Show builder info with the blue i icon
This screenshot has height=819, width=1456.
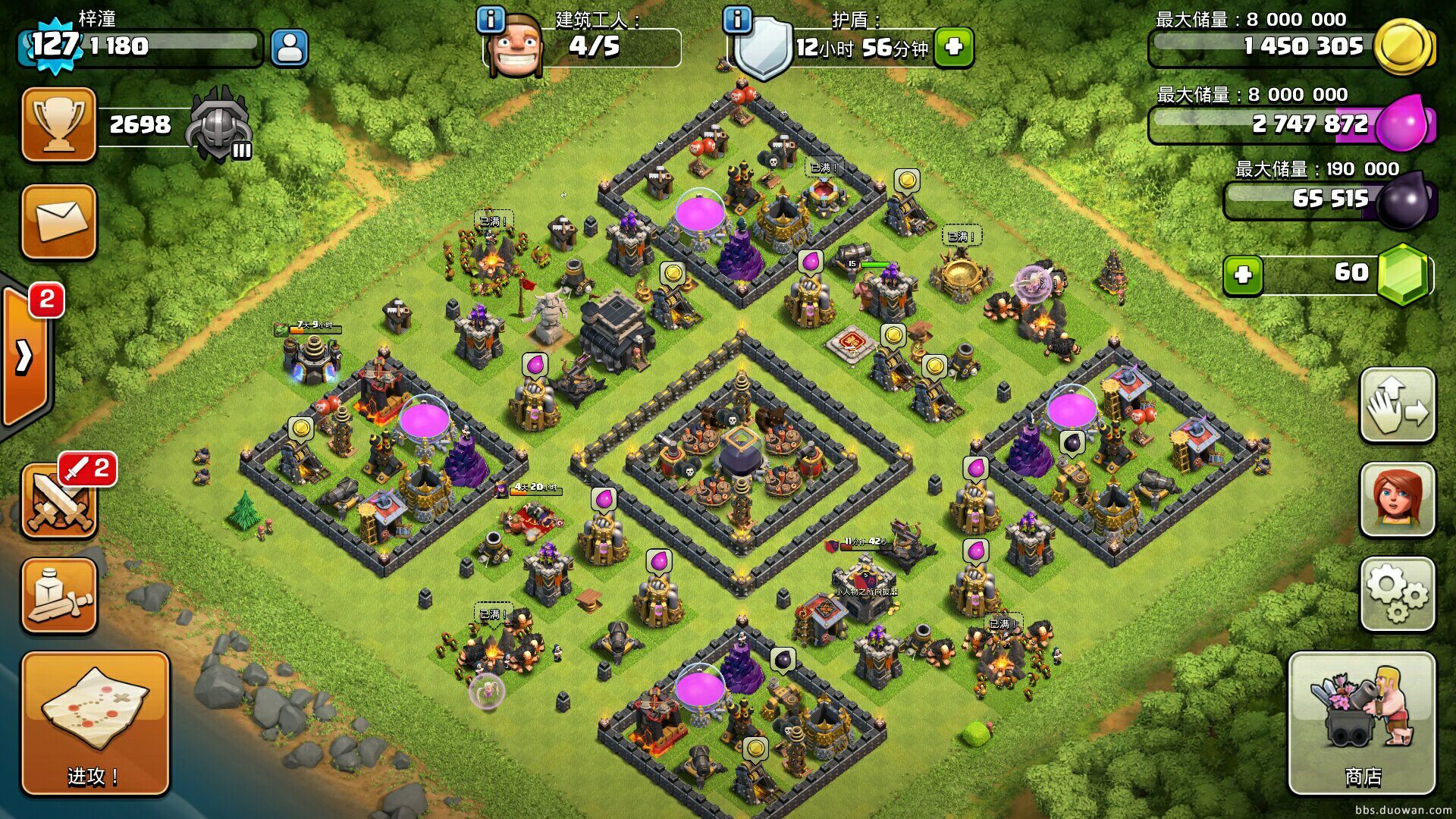491,19
